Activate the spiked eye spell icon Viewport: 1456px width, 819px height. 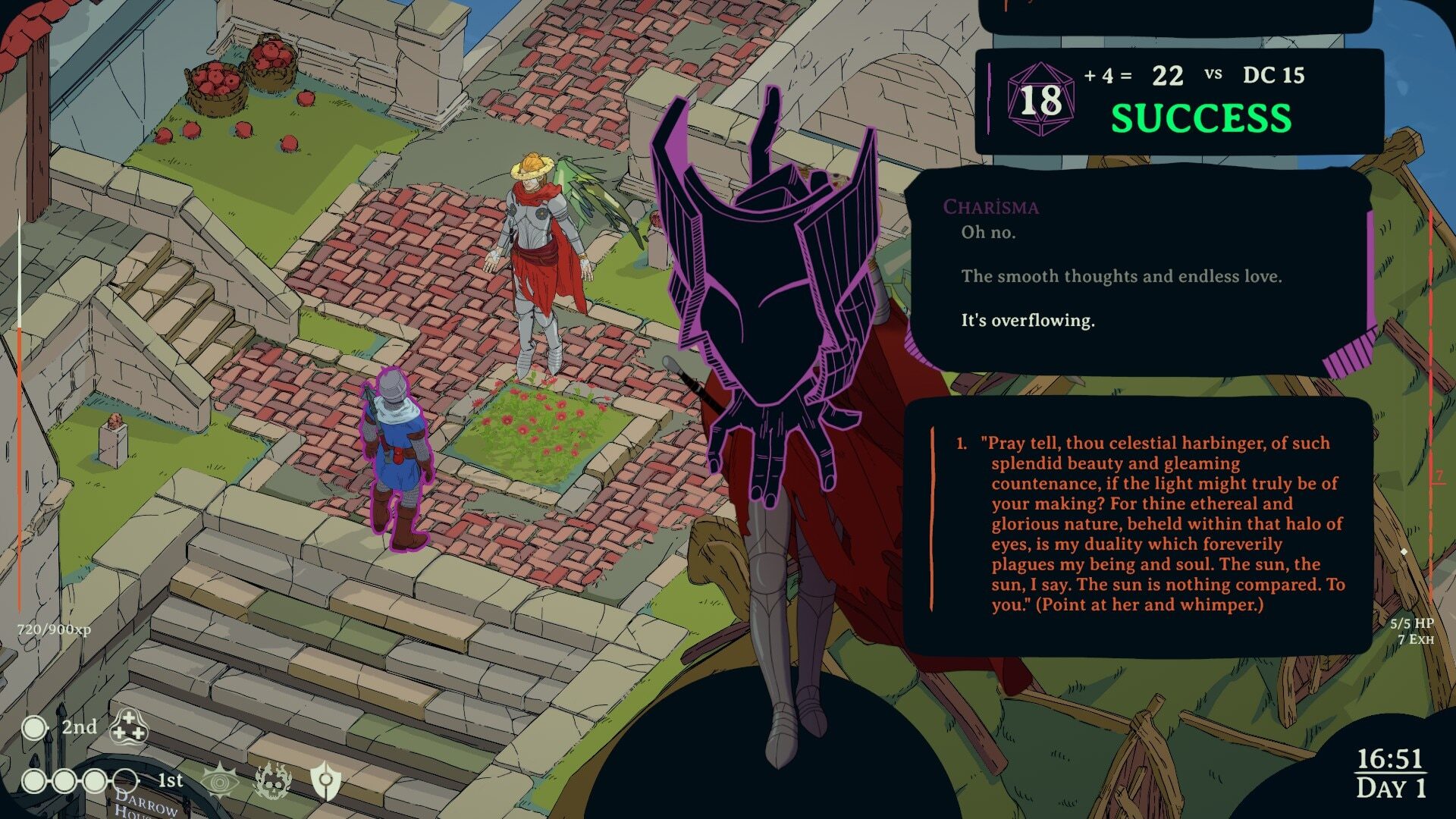pyautogui.click(x=221, y=781)
